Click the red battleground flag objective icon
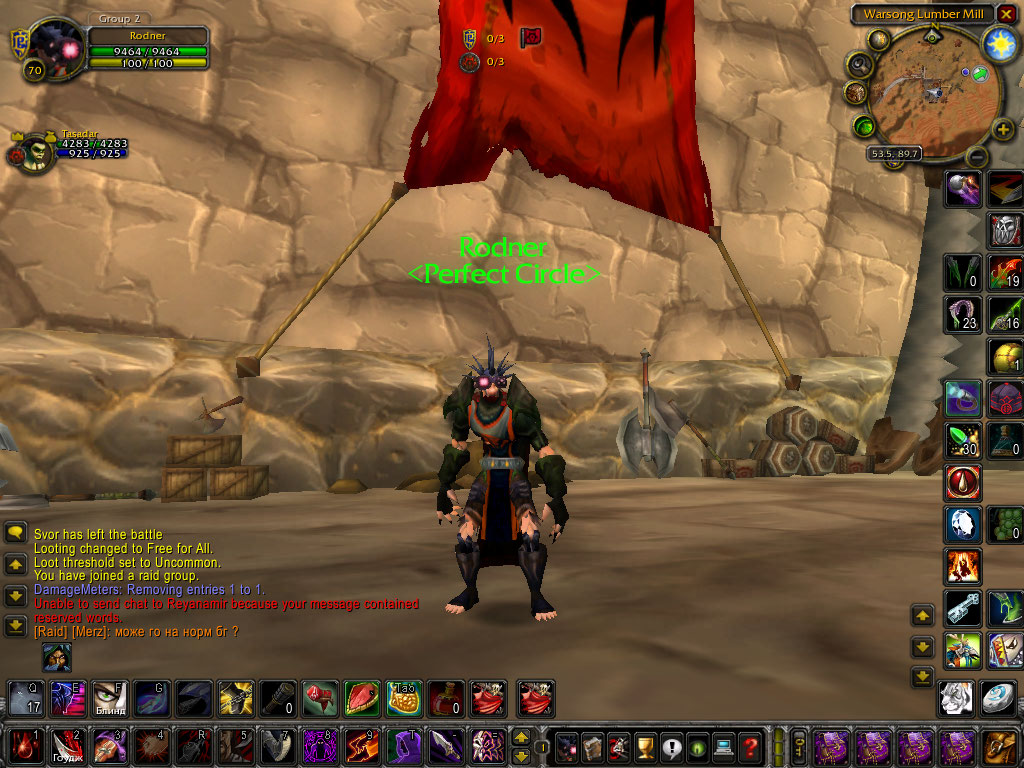This screenshot has height=768, width=1024. pos(531,37)
